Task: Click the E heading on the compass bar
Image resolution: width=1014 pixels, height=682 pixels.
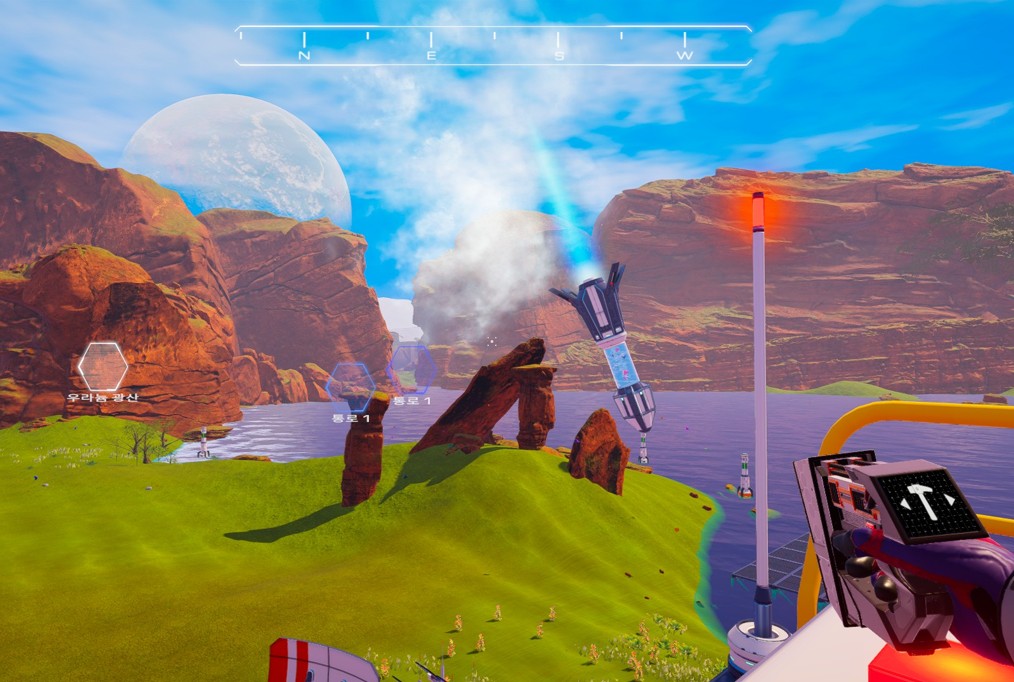Action: coord(431,56)
